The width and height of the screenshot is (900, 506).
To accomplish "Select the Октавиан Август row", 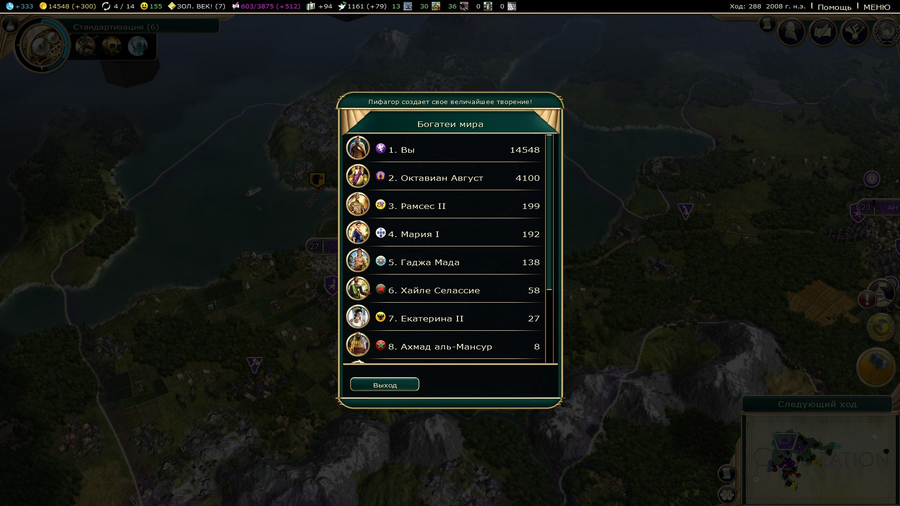I will pos(445,178).
